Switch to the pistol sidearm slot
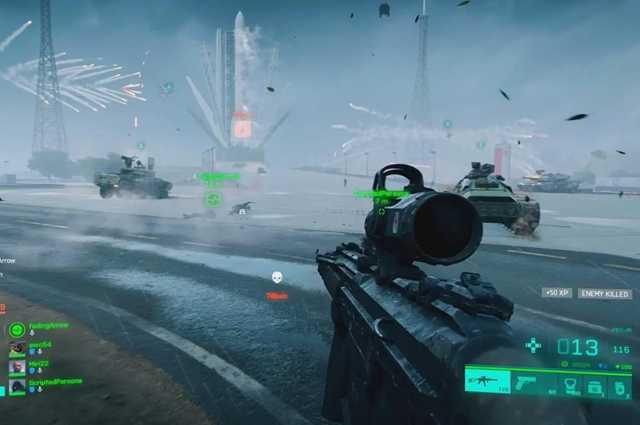 tap(527, 382)
